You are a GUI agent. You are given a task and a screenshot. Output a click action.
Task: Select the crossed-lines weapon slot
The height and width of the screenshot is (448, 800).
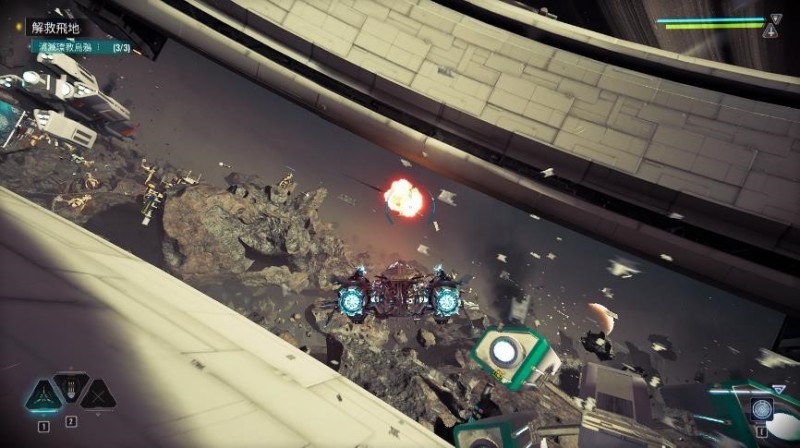(98, 395)
